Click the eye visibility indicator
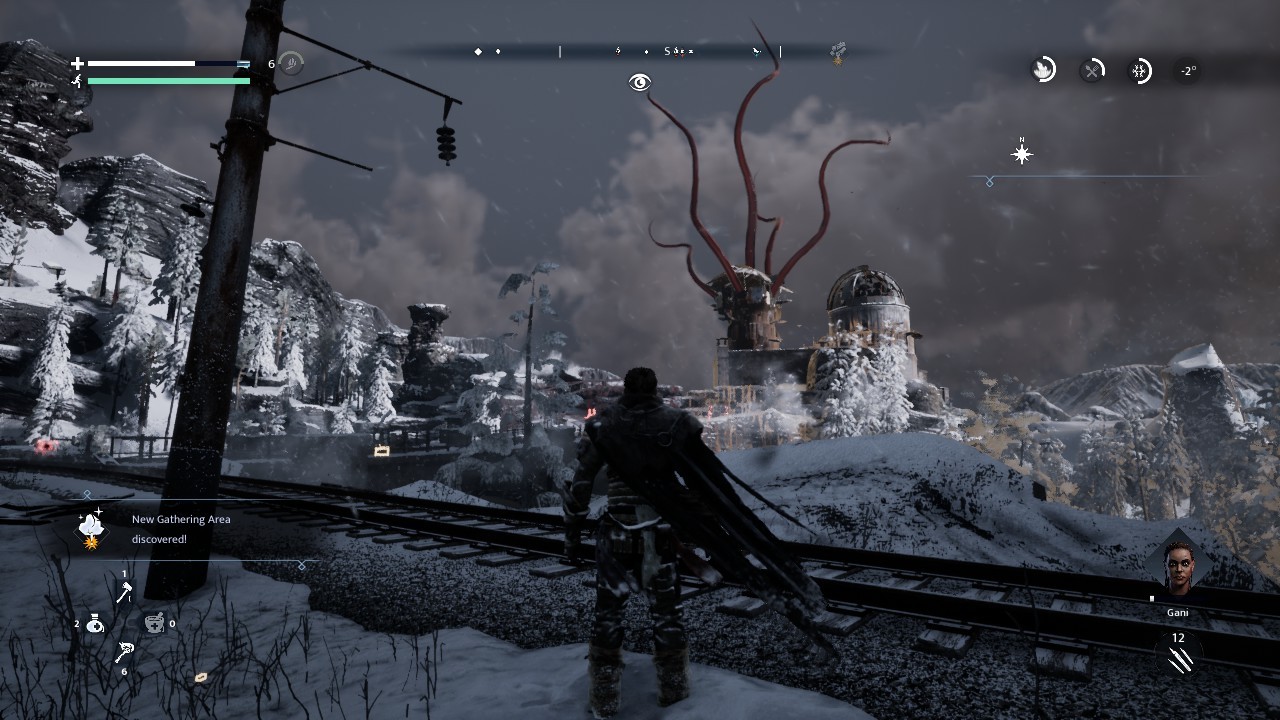 click(640, 83)
